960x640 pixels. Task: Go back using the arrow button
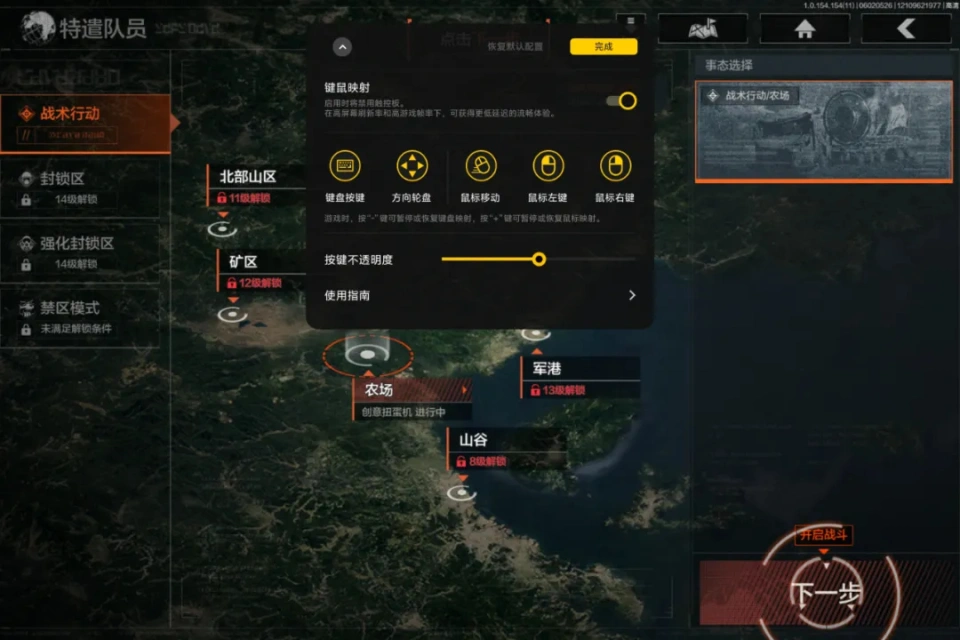pyautogui.click(x=906, y=29)
